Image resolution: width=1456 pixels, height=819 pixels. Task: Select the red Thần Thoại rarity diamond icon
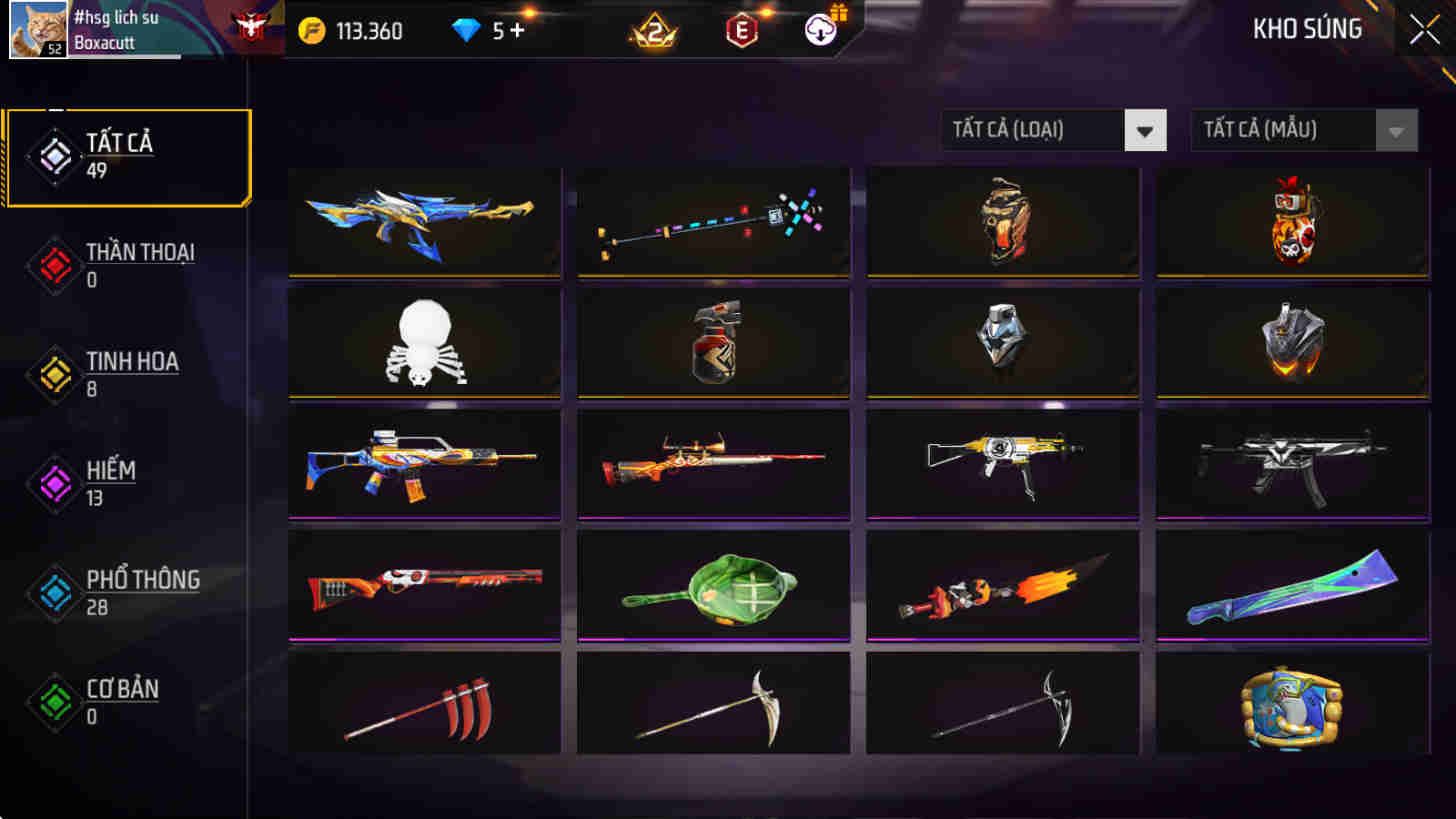pyautogui.click(x=55, y=265)
